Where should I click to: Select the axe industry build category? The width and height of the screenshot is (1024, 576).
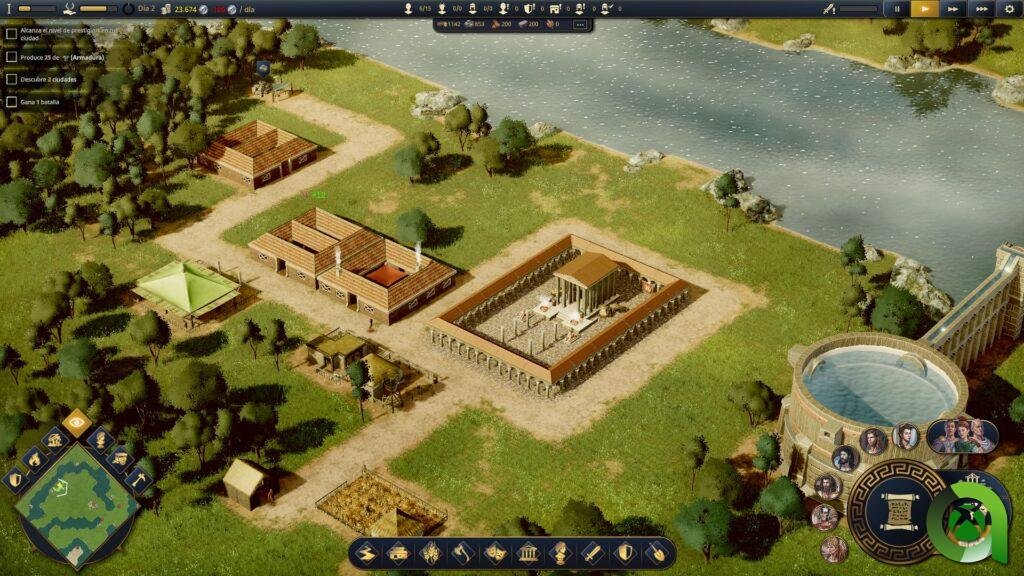(462, 553)
